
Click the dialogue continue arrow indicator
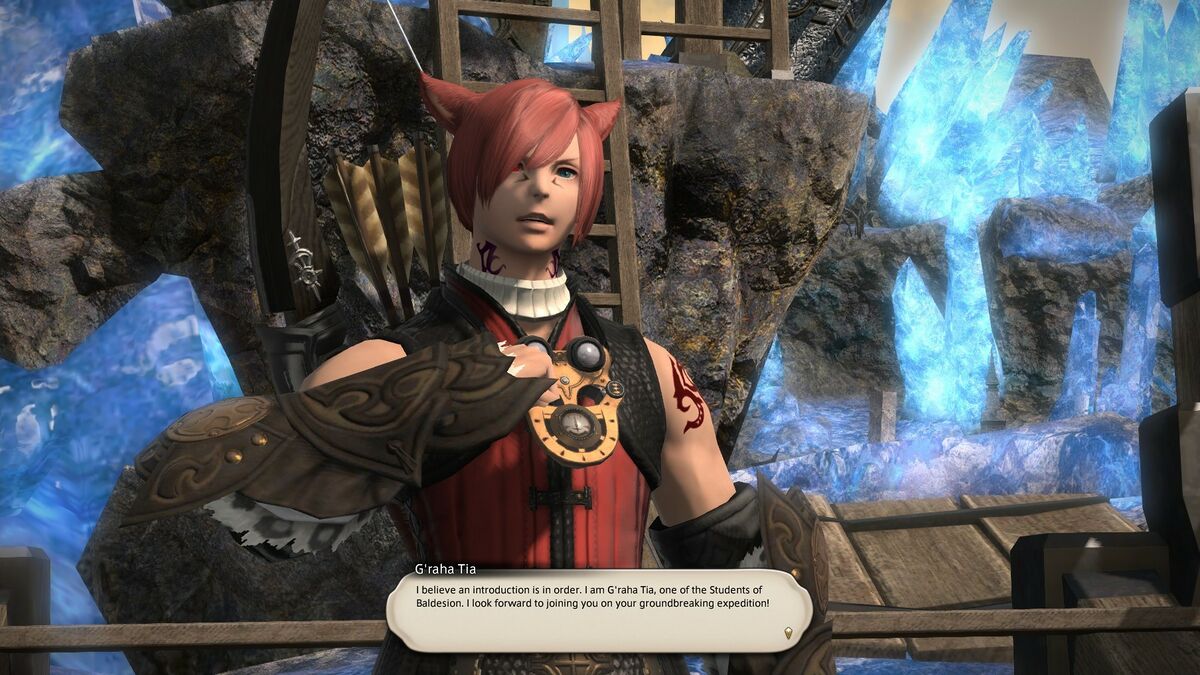point(788,632)
